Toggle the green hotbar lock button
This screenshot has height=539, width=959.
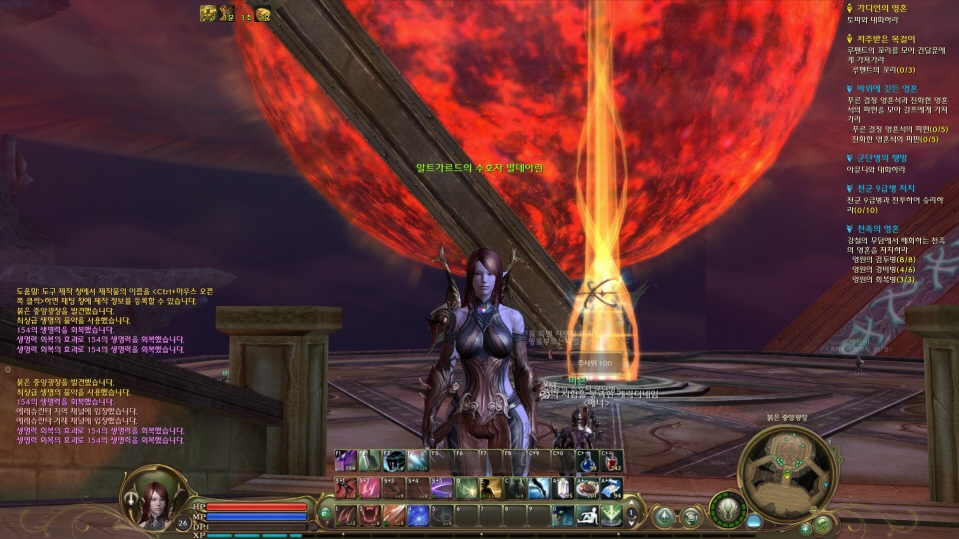click(325, 514)
